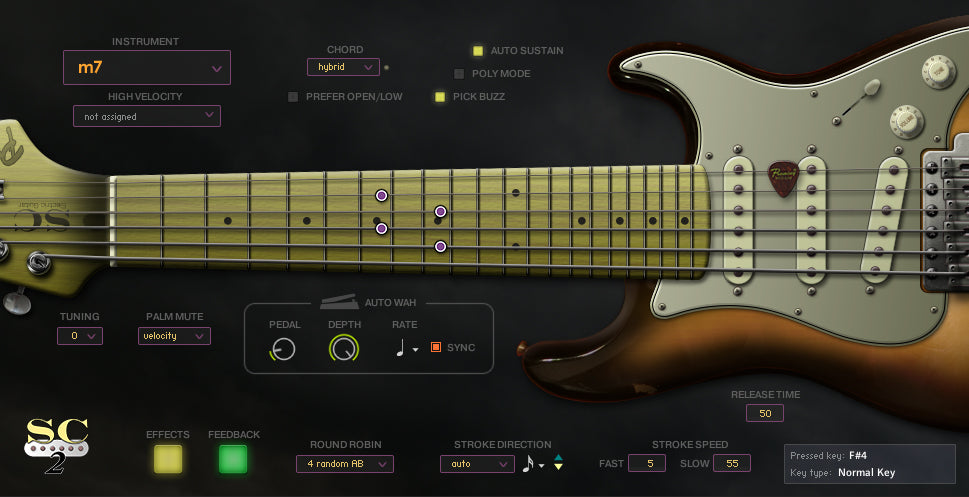This screenshot has height=497, width=969.
Task: Open the Tuning dropdown
Action: 80,336
